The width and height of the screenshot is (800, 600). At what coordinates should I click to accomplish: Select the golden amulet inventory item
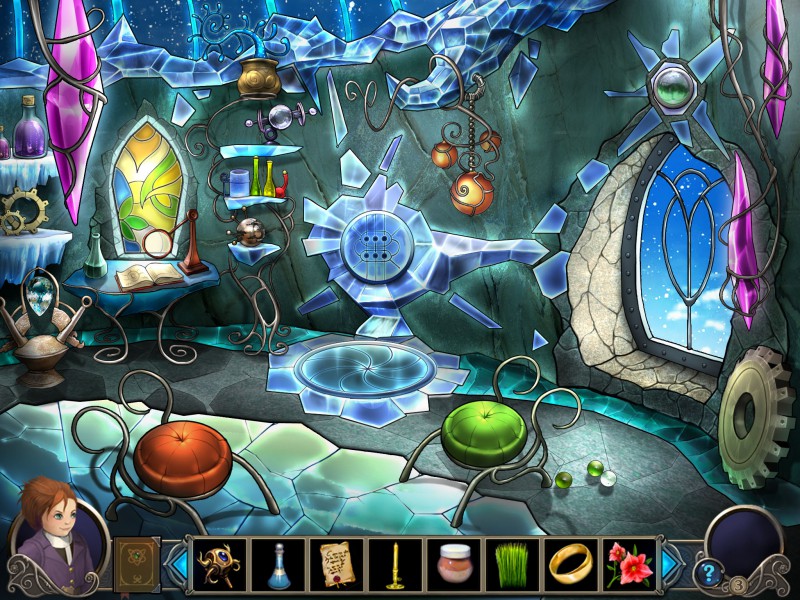217,564
